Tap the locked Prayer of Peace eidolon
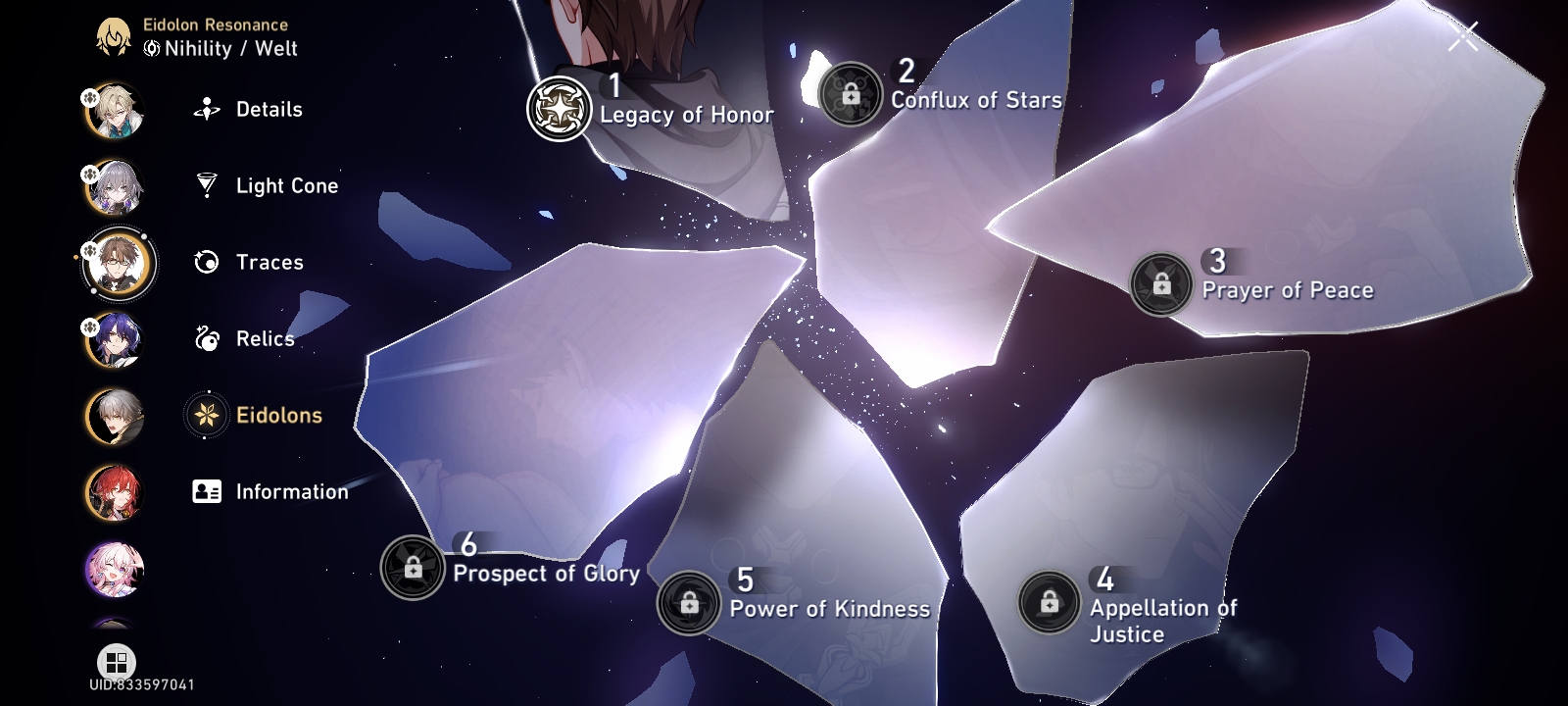Image resolution: width=1568 pixels, height=706 pixels. click(1160, 286)
